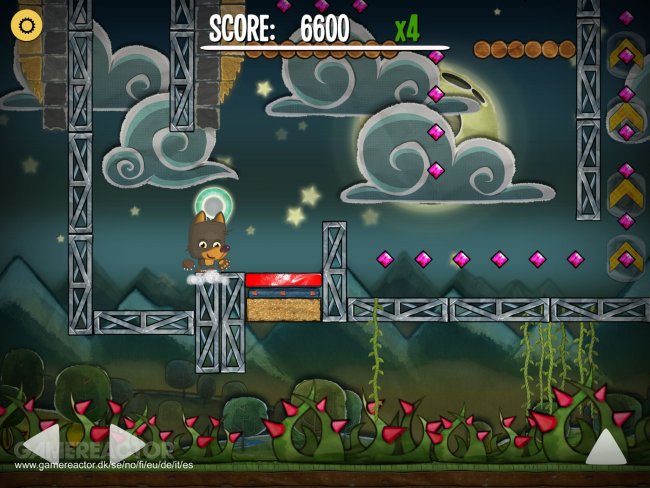Tap the move-right arrow control

[127, 442]
